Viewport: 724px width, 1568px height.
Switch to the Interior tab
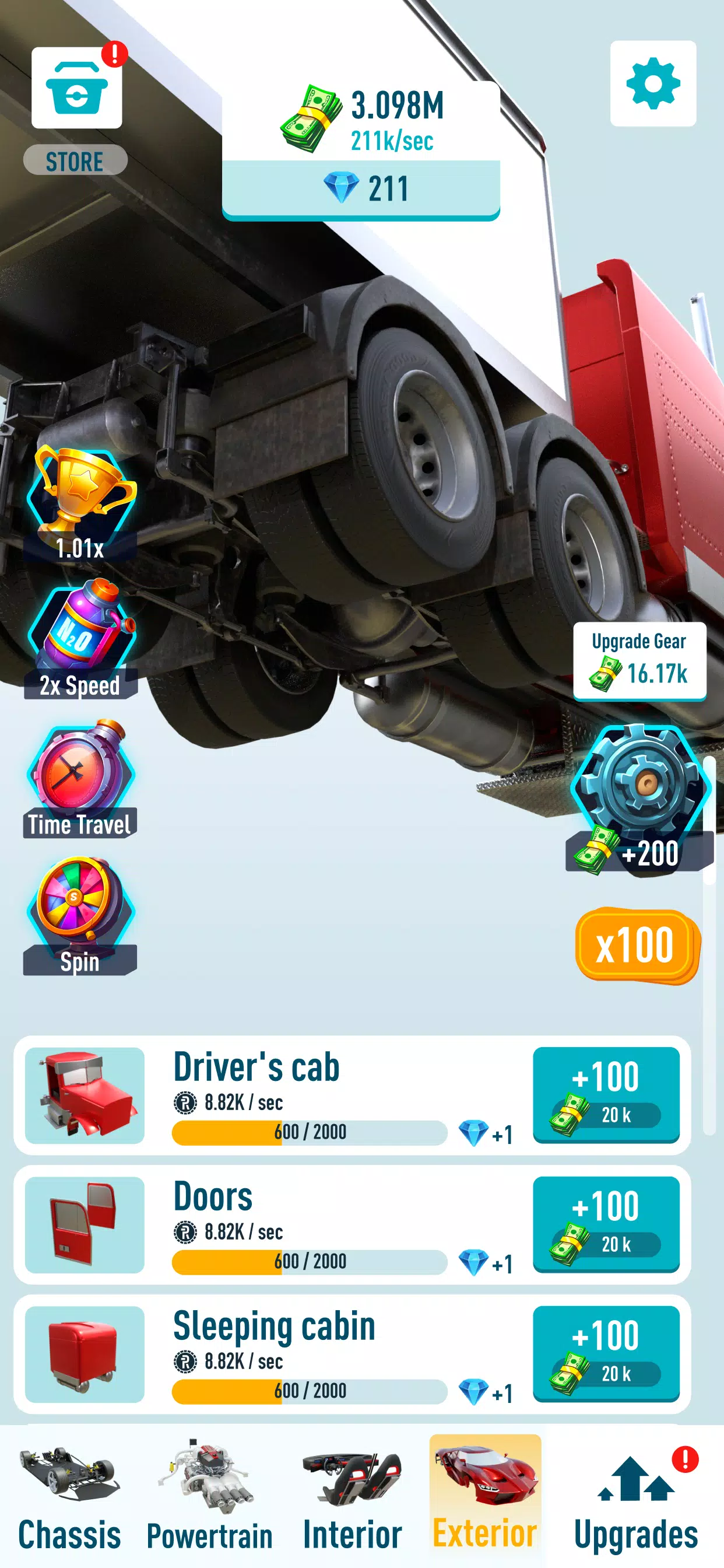[x=352, y=1499]
